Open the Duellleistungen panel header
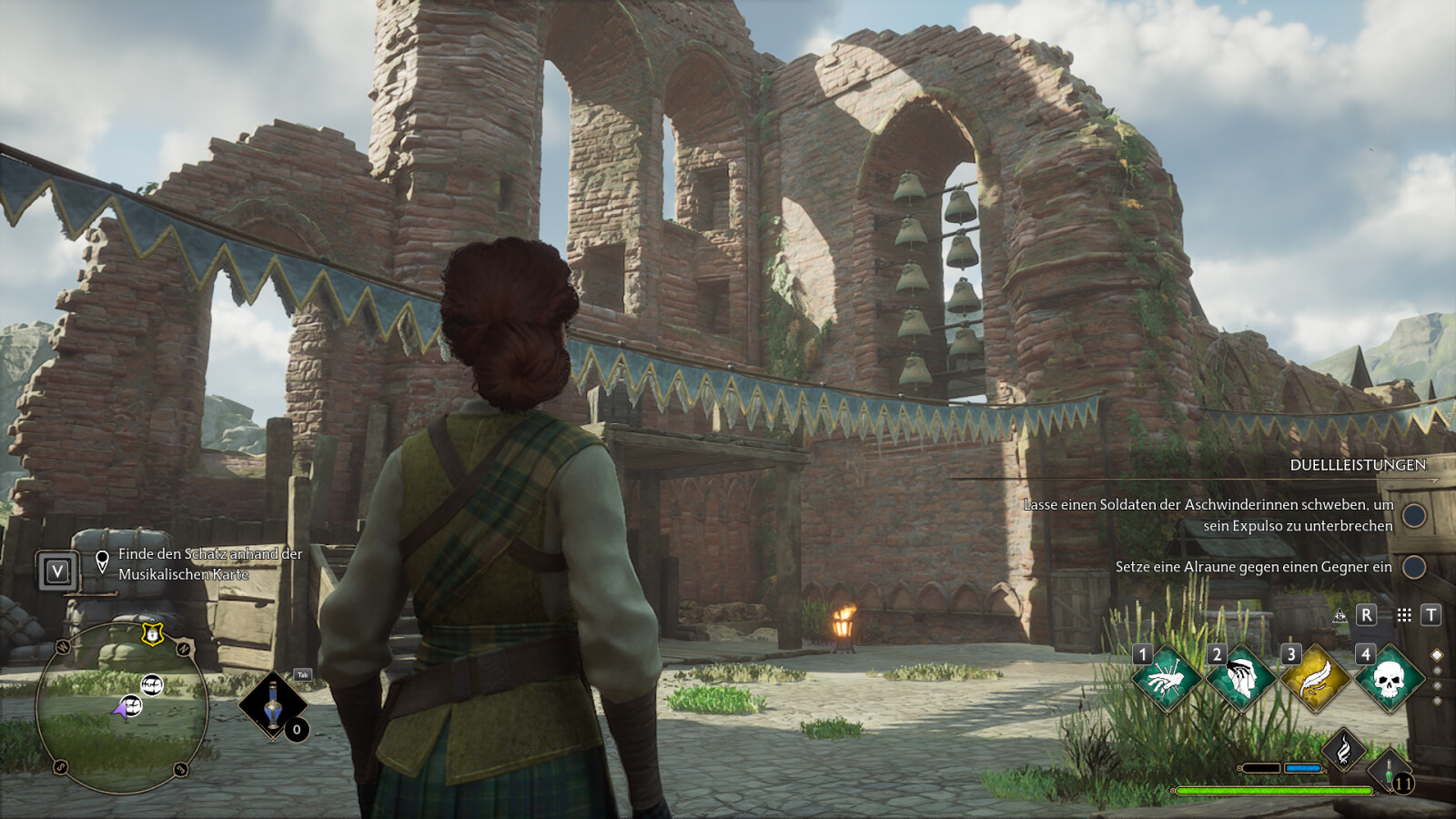 pos(1357,465)
